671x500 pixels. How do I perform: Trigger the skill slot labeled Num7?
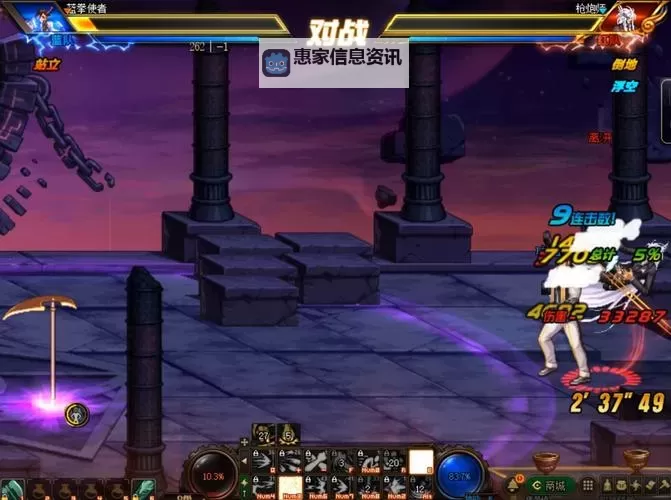[x=343, y=487]
